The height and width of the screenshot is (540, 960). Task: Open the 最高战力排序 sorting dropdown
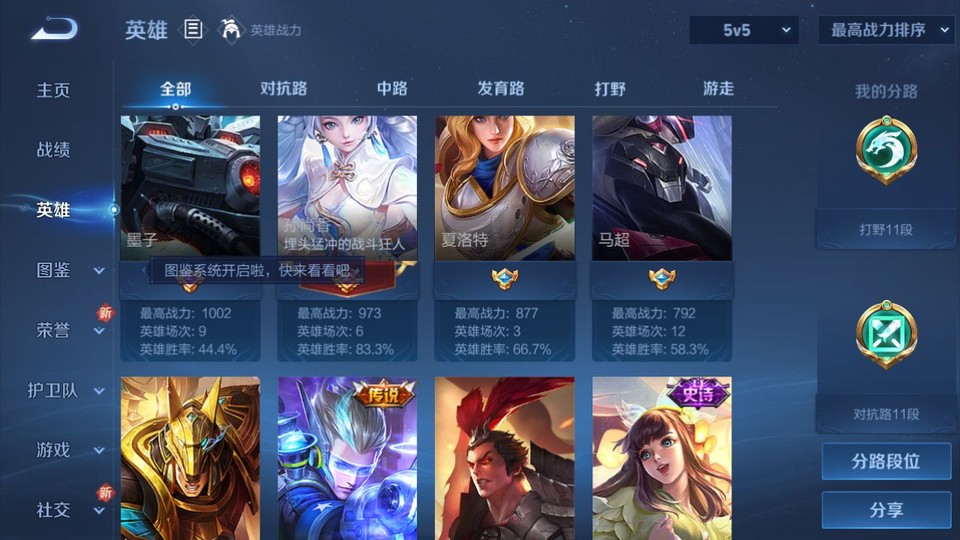tap(886, 30)
